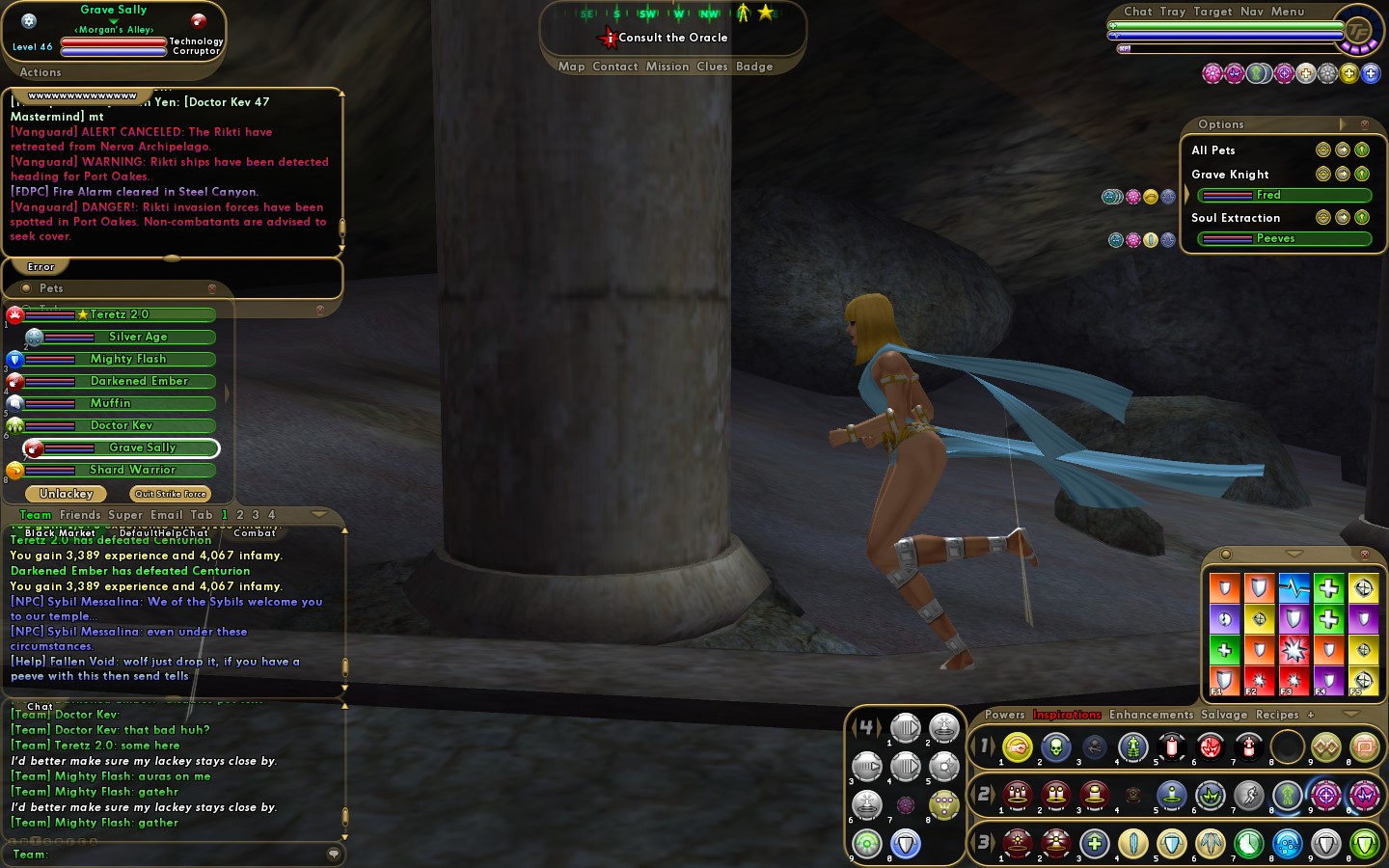1389x868 pixels.
Task: Quit the Strike Force team
Action: click(171, 494)
